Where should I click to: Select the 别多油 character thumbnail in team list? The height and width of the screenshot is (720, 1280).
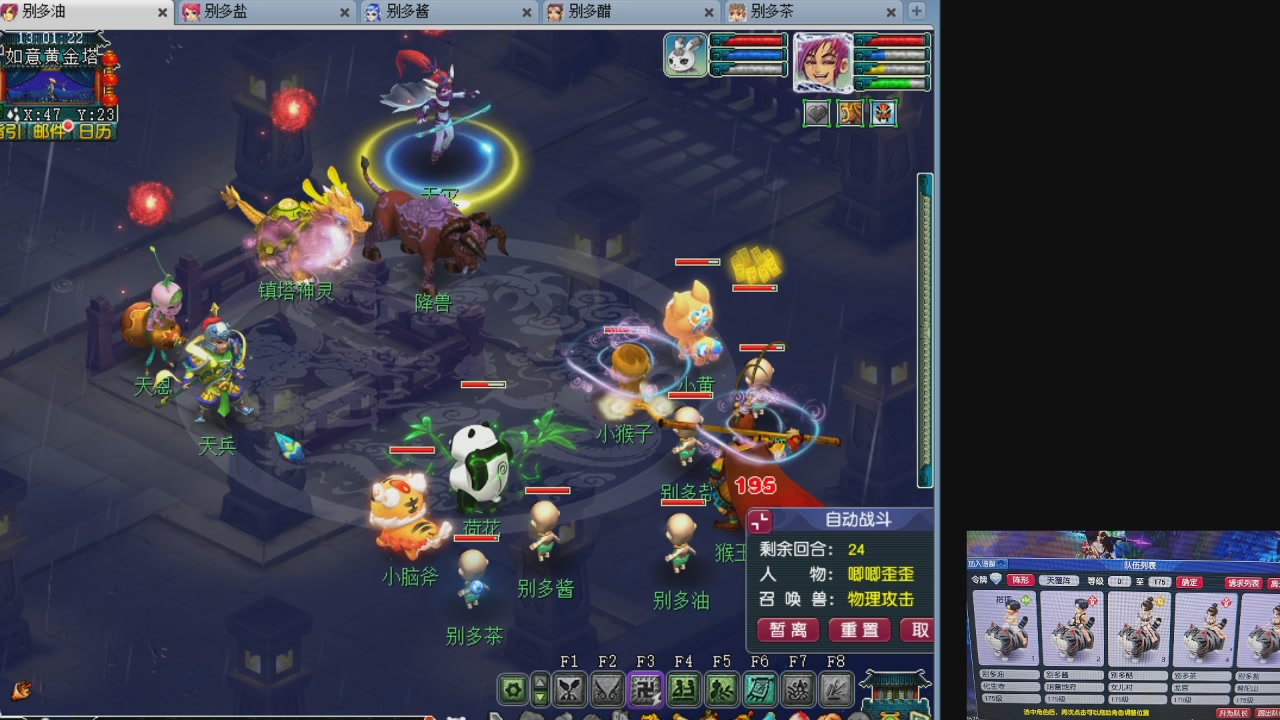1010,630
